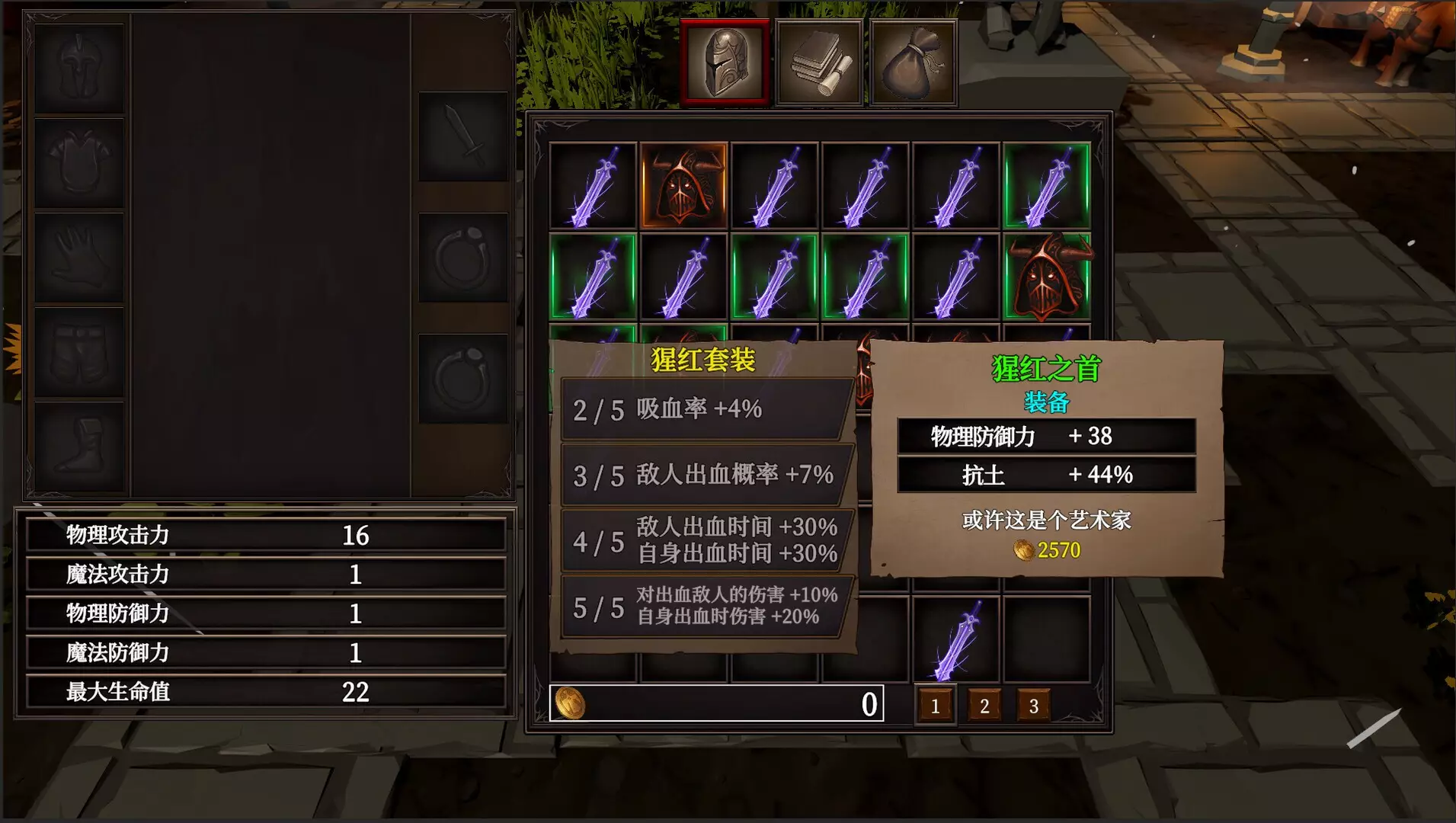The image size is (1456, 823).
Task: Click the empty helmet equipment slot
Action: click(x=78, y=67)
